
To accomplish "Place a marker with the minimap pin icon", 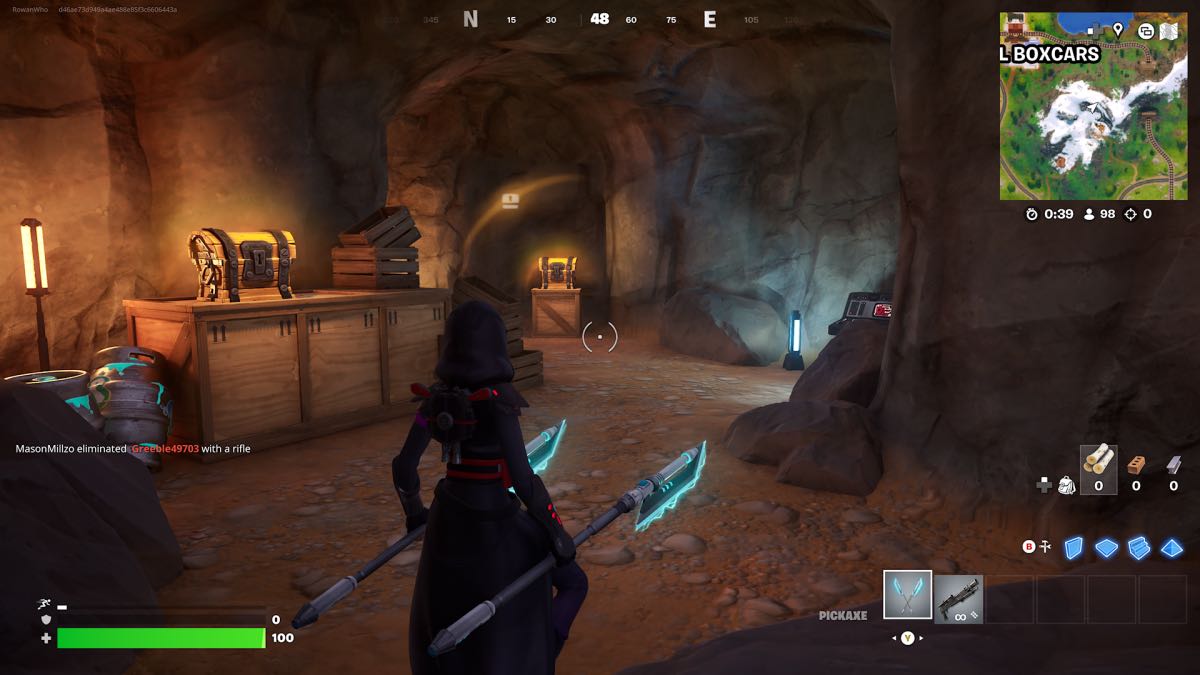I will pos(1117,30).
